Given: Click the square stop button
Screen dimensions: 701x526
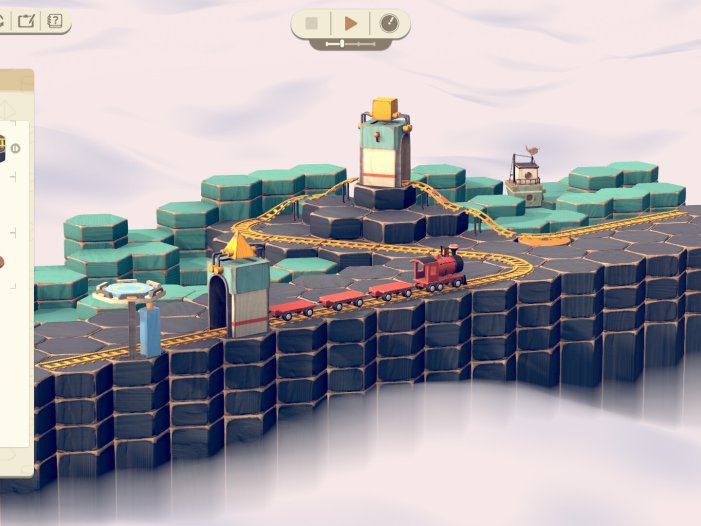Looking at the screenshot, I should pos(312,23).
